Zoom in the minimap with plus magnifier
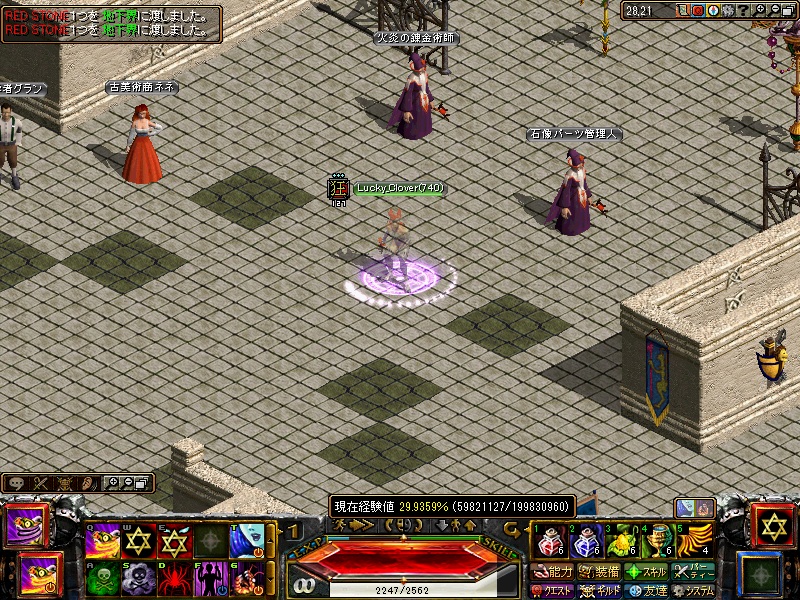The height and width of the screenshot is (600, 800). (761, 10)
